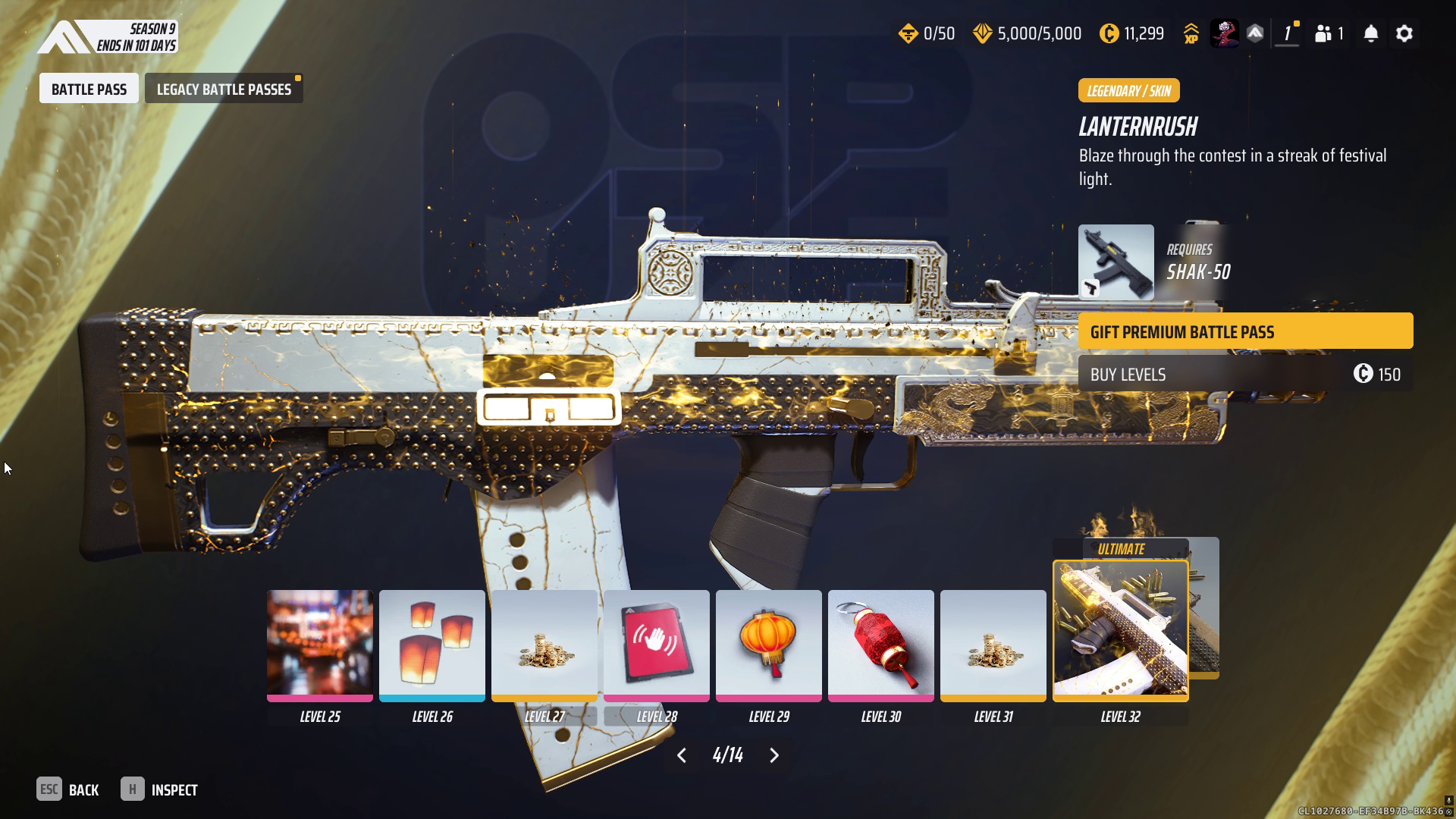Viewport: 1456px width, 819px height.
Task: Select the Level 29 orange lantern reward
Action: (768, 645)
